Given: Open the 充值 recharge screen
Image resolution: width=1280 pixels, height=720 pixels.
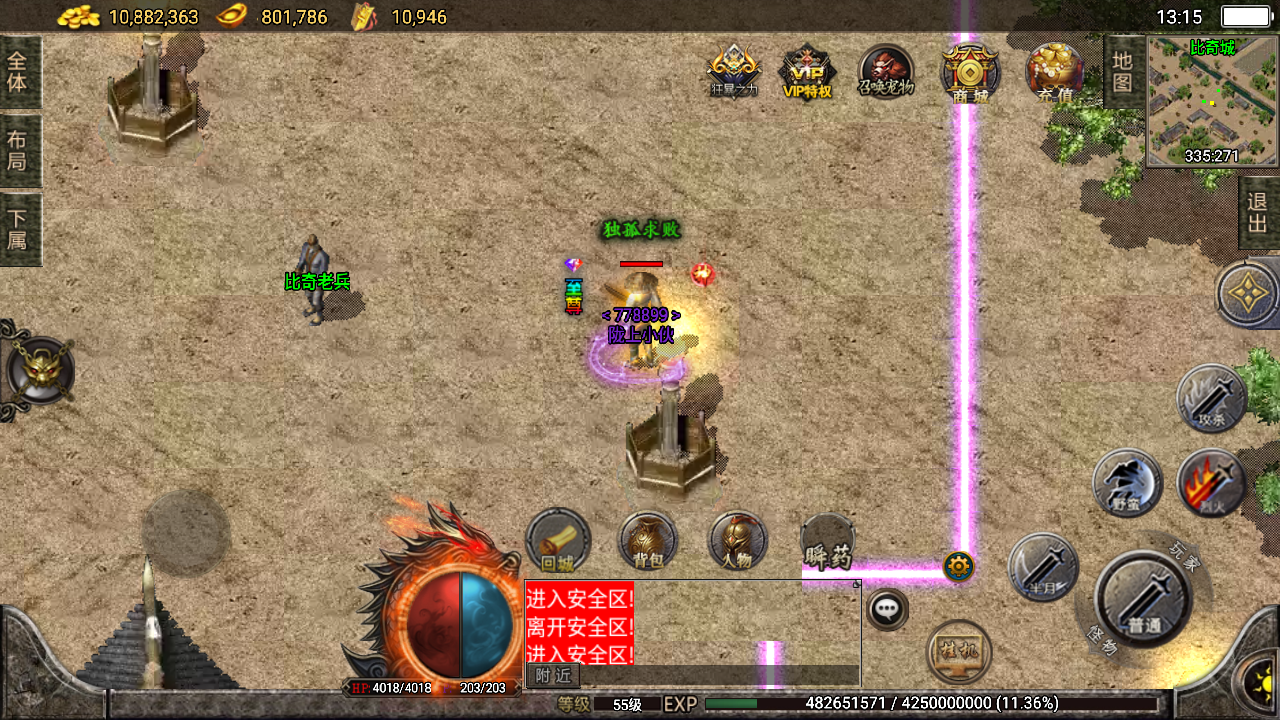Looking at the screenshot, I should click(1055, 72).
